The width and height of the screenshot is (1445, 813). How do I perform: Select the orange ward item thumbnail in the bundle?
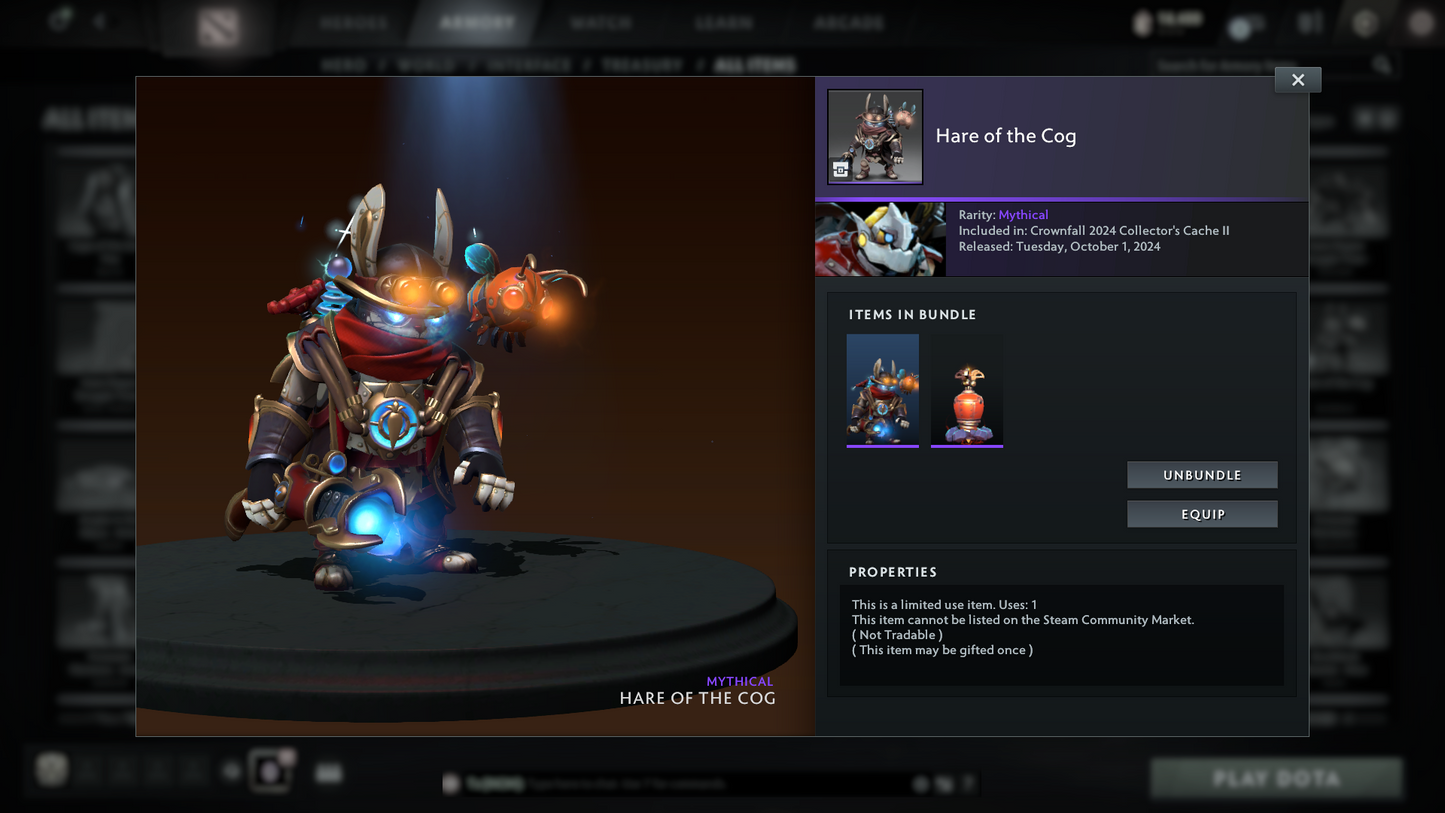[x=966, y=388]
